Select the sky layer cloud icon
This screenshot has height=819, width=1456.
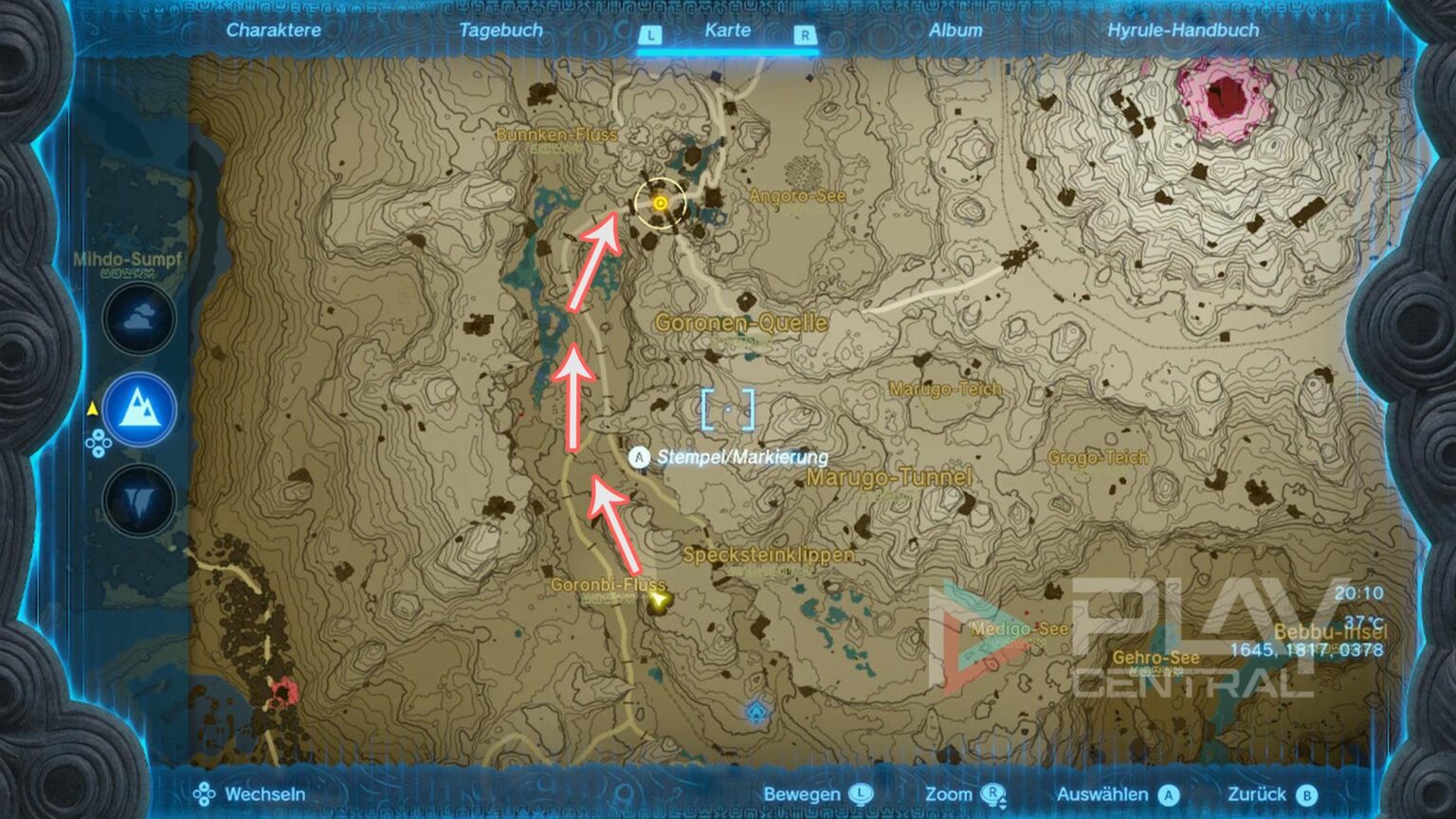137,320
